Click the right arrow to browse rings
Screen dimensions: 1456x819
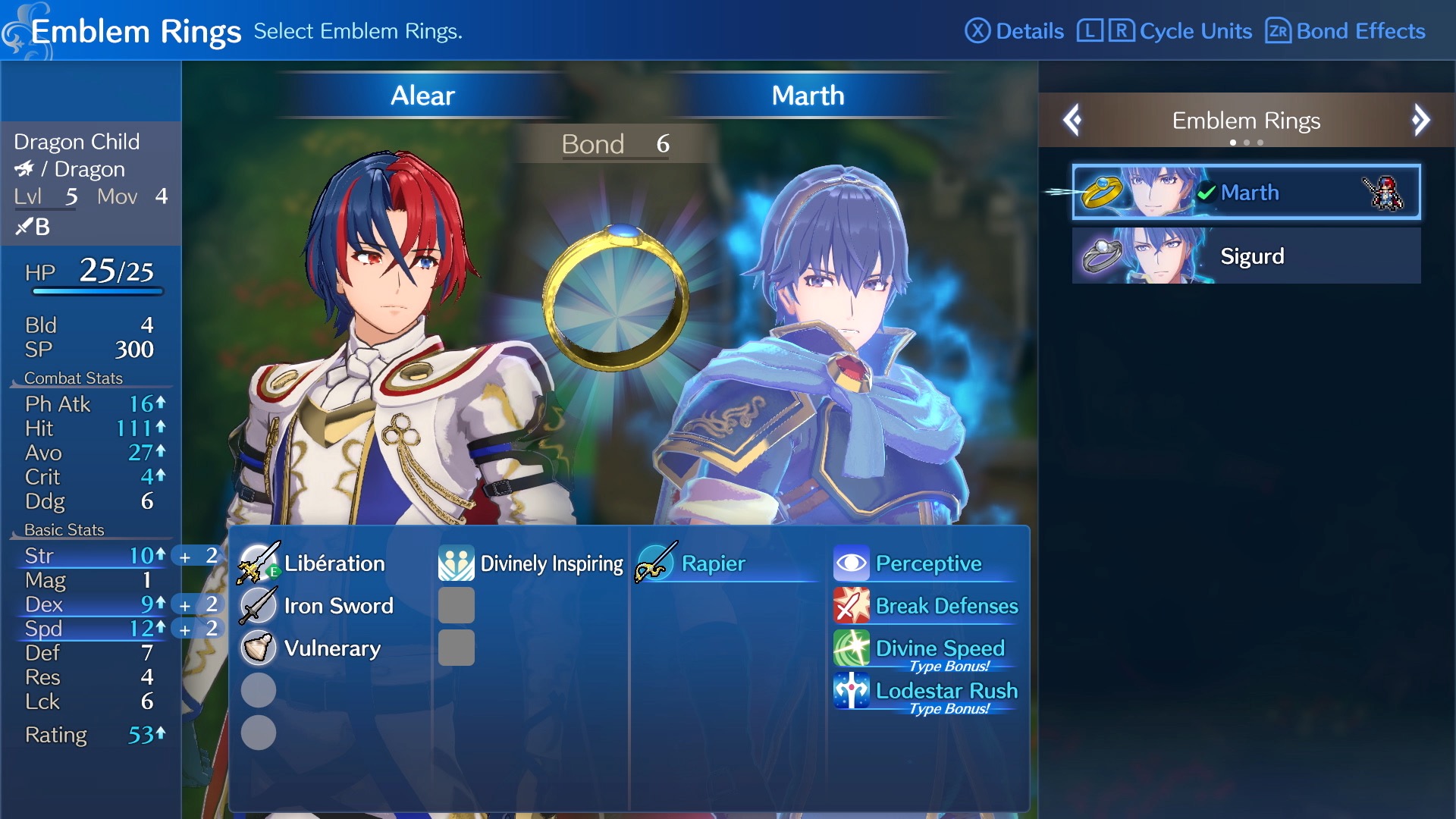pyautogui.click(x=1420, y=120)
